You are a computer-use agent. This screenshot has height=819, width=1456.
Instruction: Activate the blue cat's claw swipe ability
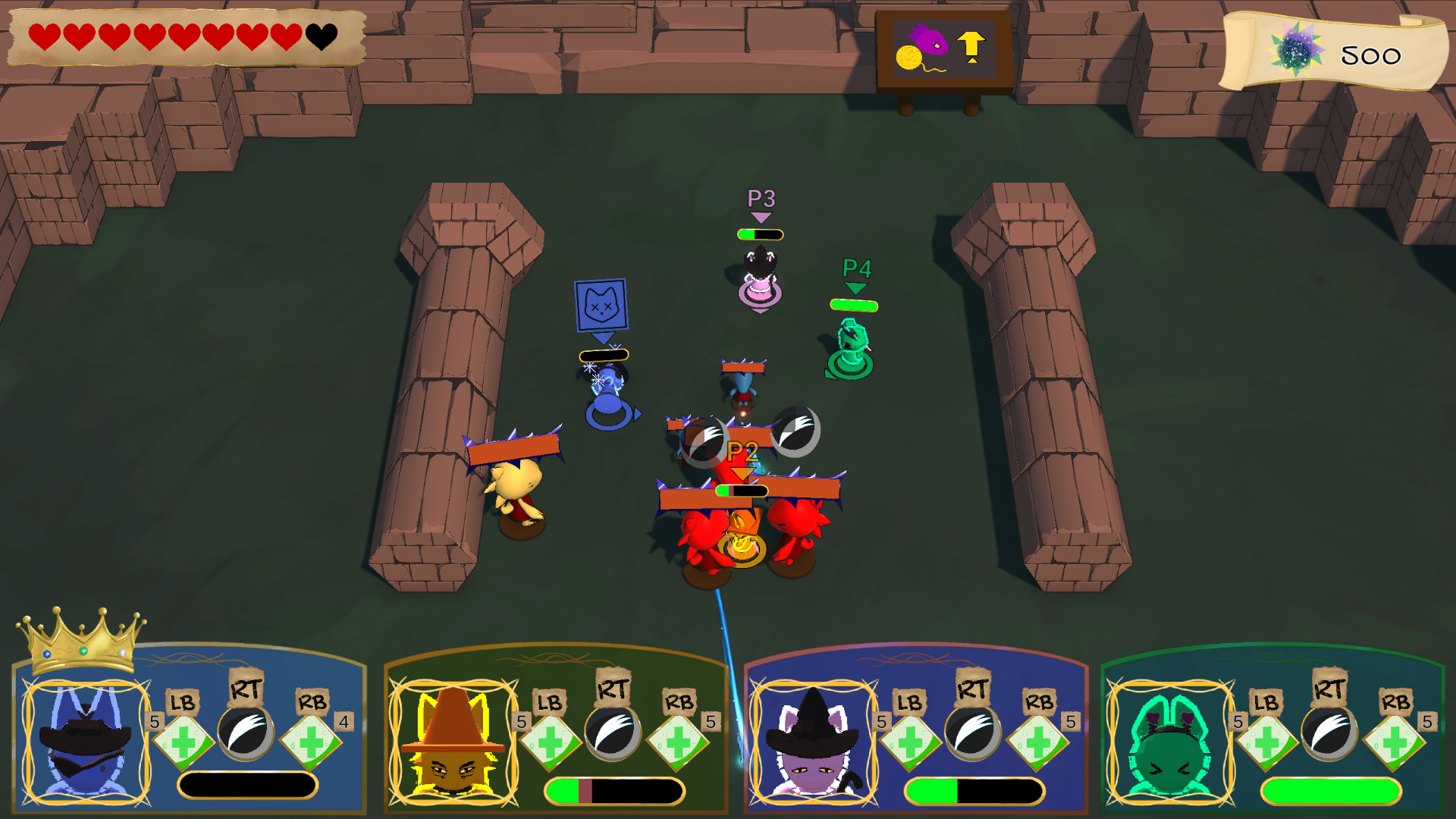pyautogui.click(x=246, y=732)
